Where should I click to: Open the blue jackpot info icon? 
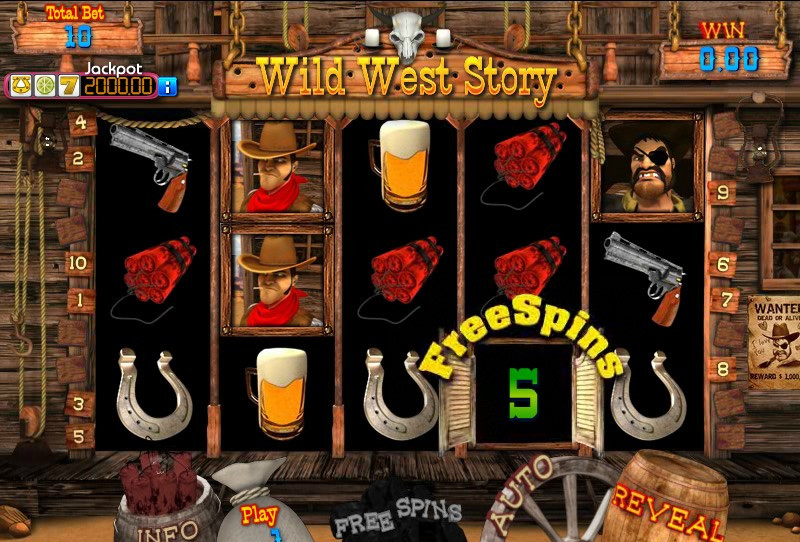pyautogui.click(x=168, y=86)
